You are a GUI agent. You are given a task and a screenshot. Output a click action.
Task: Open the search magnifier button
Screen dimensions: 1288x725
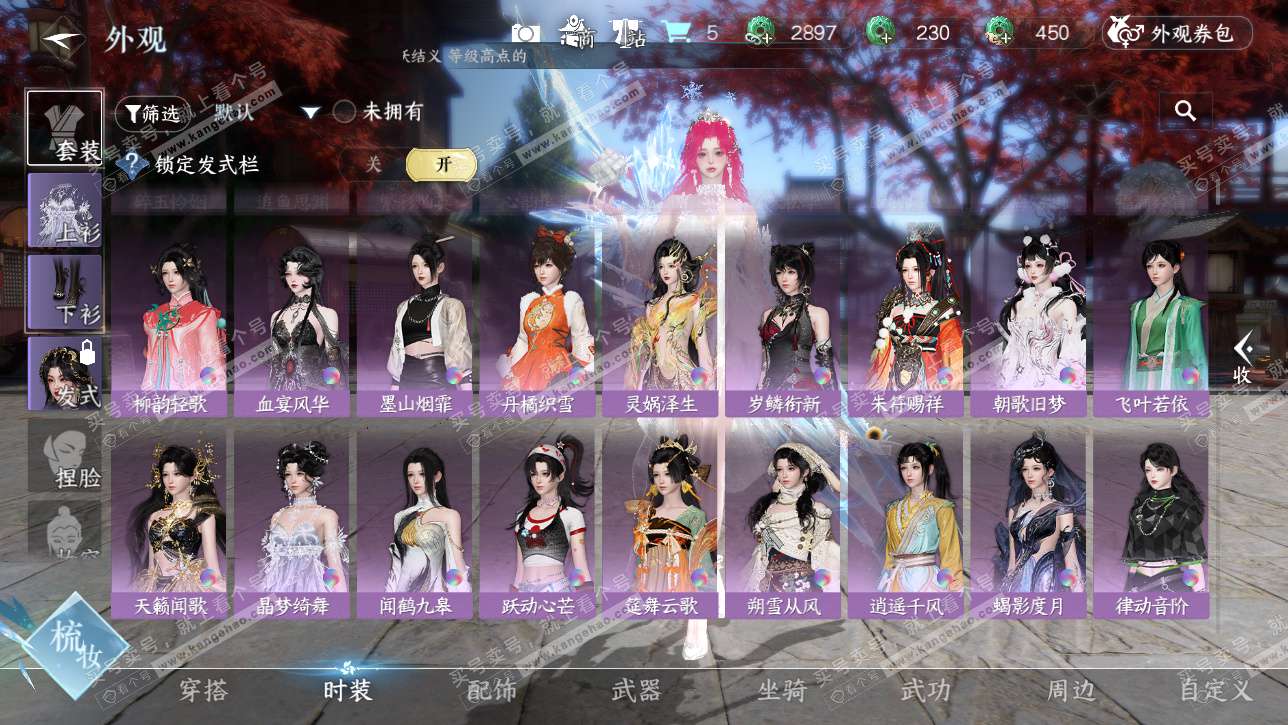tap(1186, 111)
